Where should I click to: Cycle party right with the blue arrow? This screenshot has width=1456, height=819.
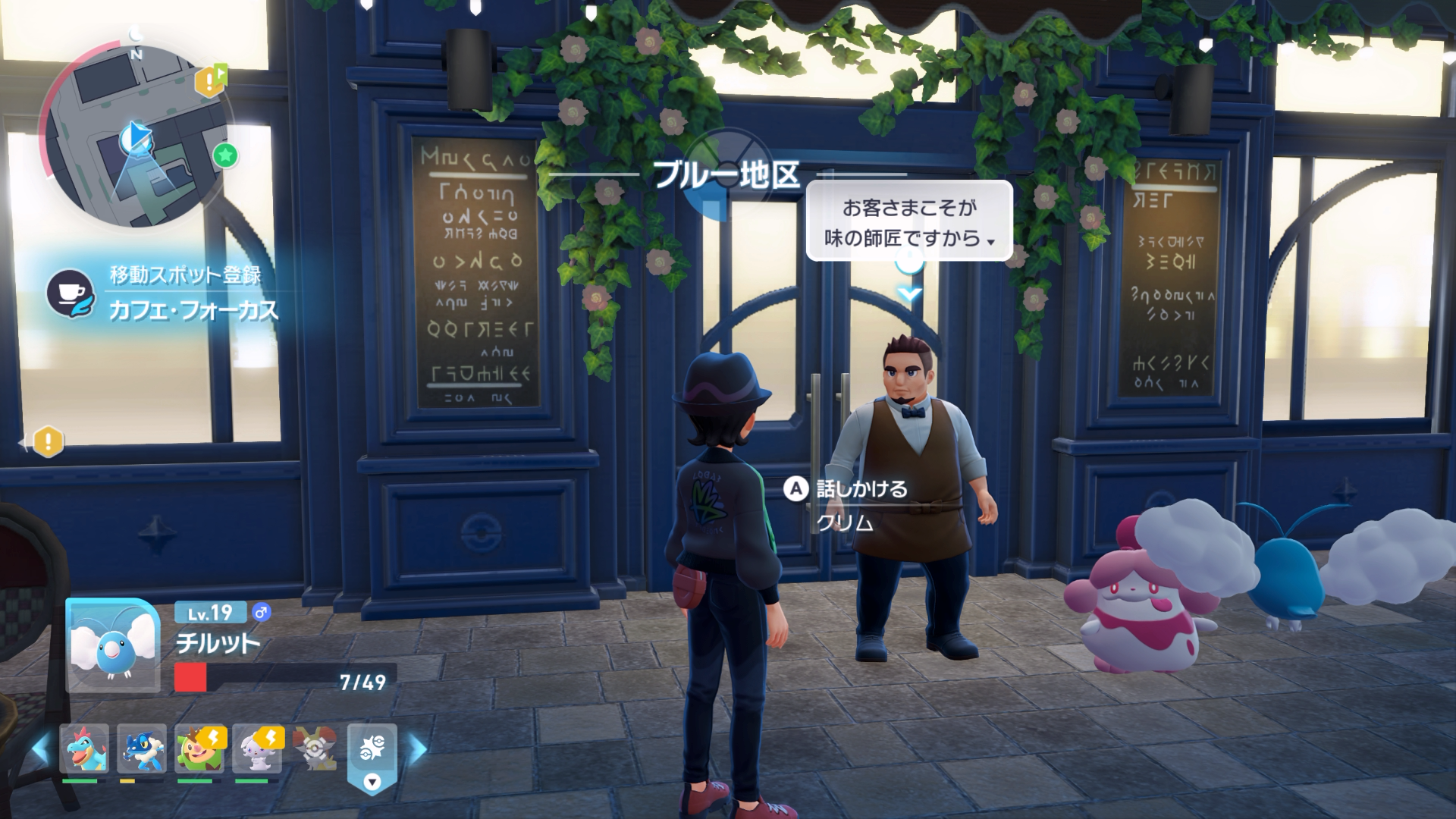click(418, 749)
